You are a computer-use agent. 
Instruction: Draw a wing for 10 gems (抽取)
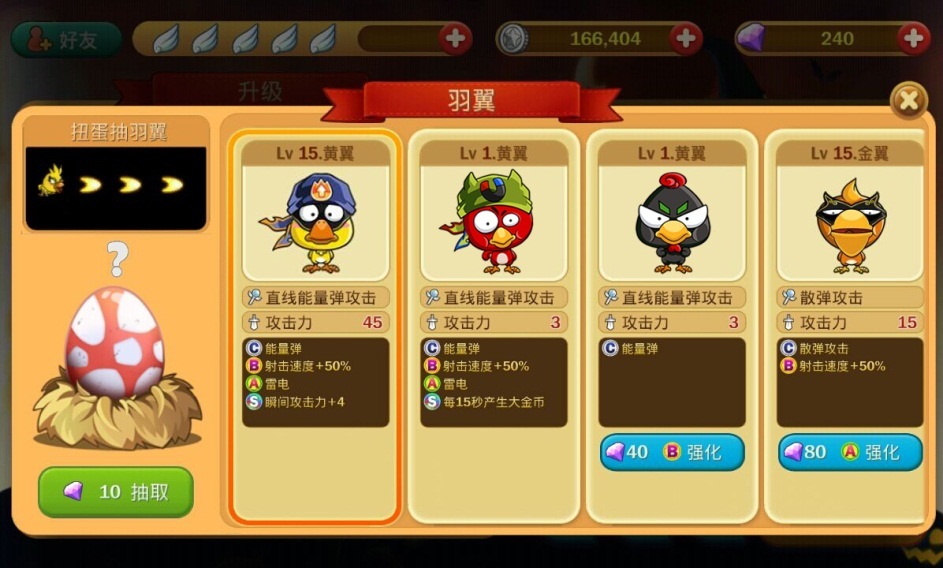(116, 492)
